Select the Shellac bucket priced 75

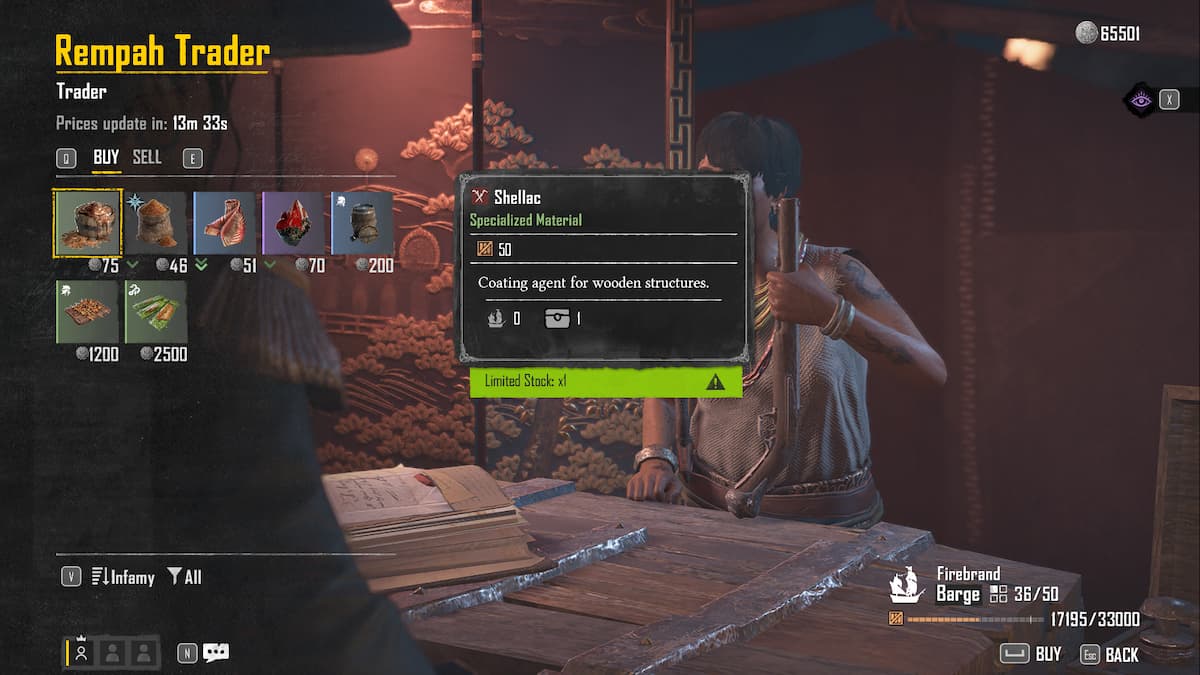click(x=87, y=223)
